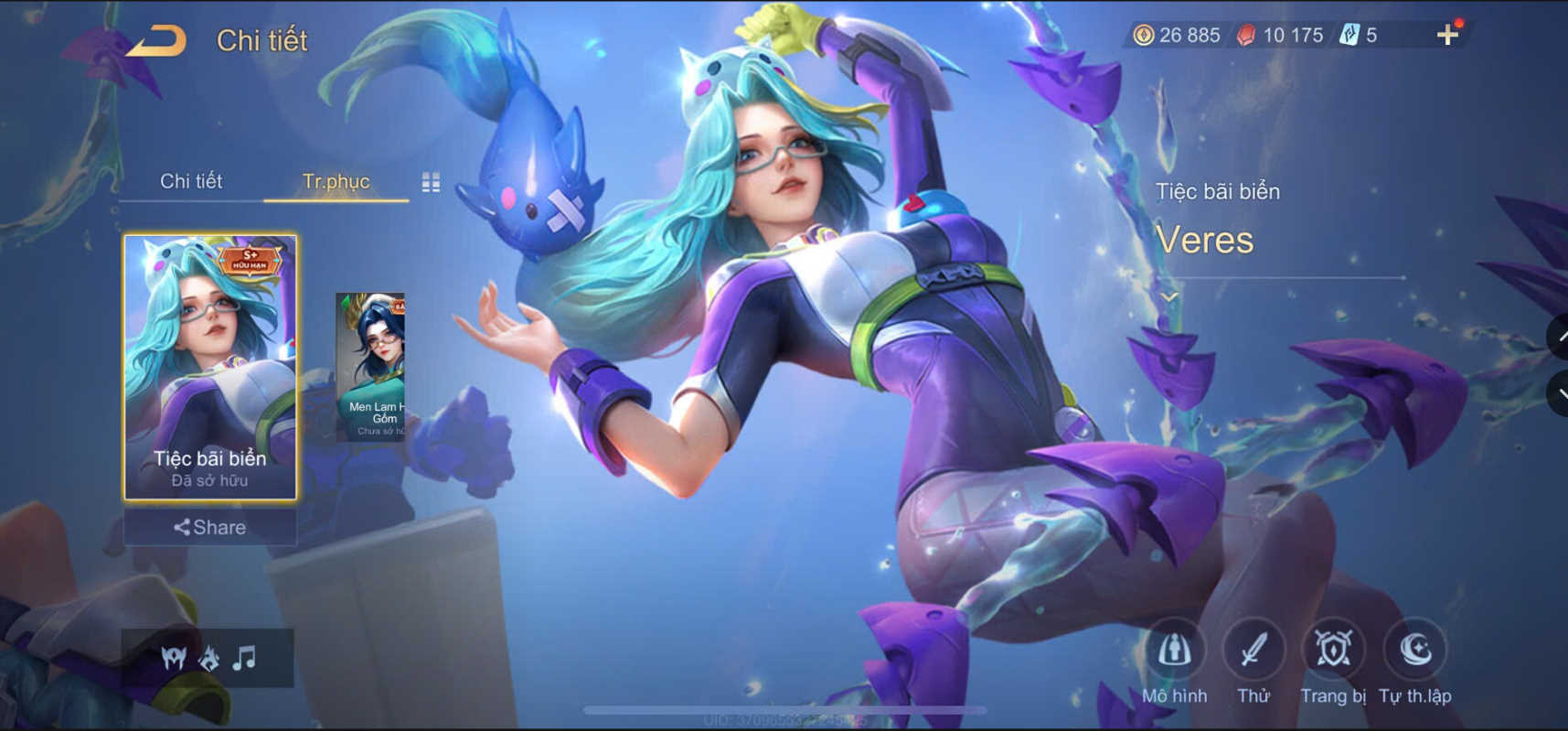The height and width of the screenshot is (731, 1568).
Task: Tap the gold coin currency icon
Action: 1145,34
